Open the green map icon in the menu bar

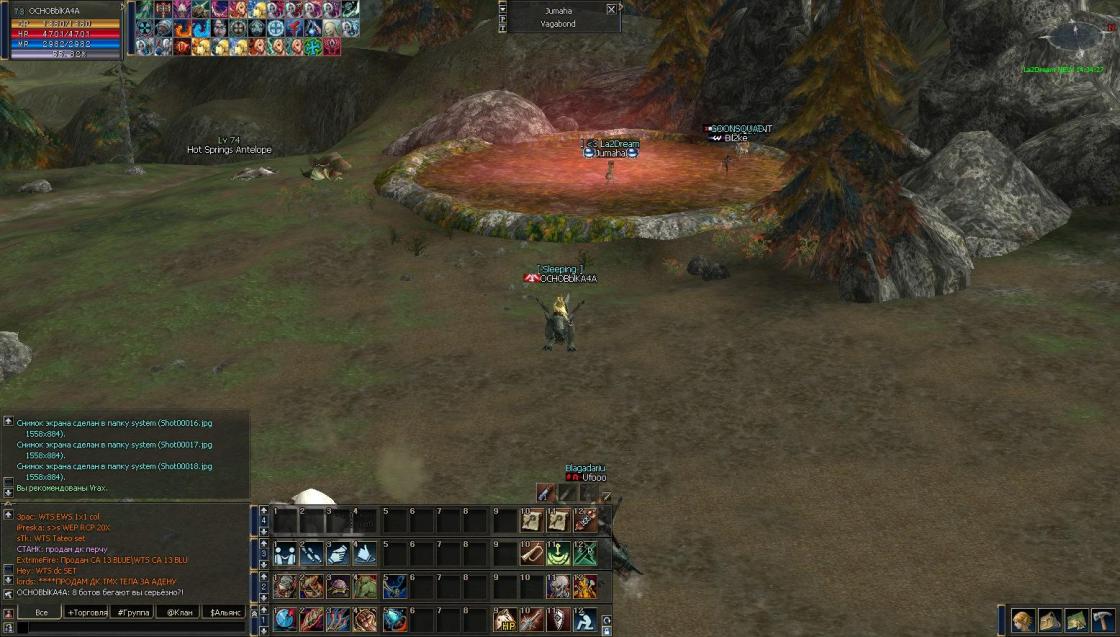(x=1077, y=619)
